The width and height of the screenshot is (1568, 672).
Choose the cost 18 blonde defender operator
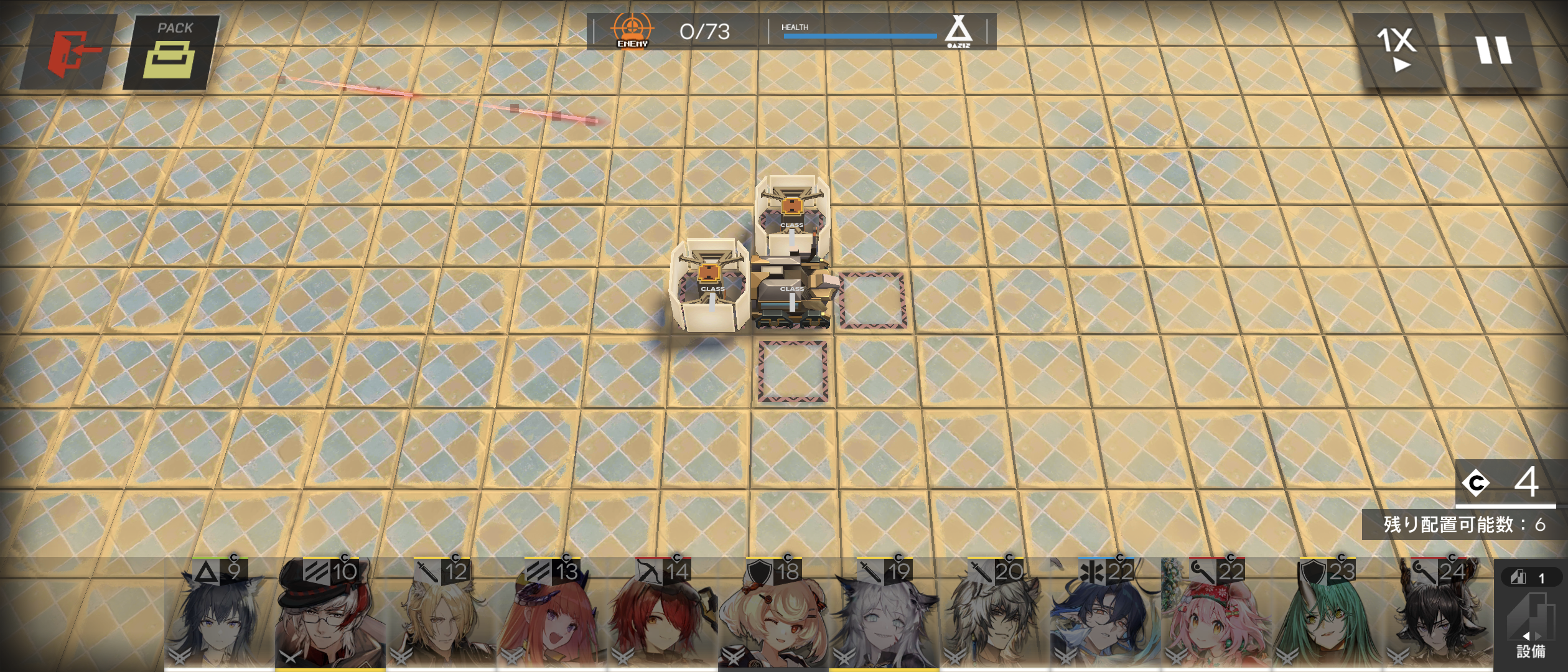pyautogui.click(x=773, y=616)
